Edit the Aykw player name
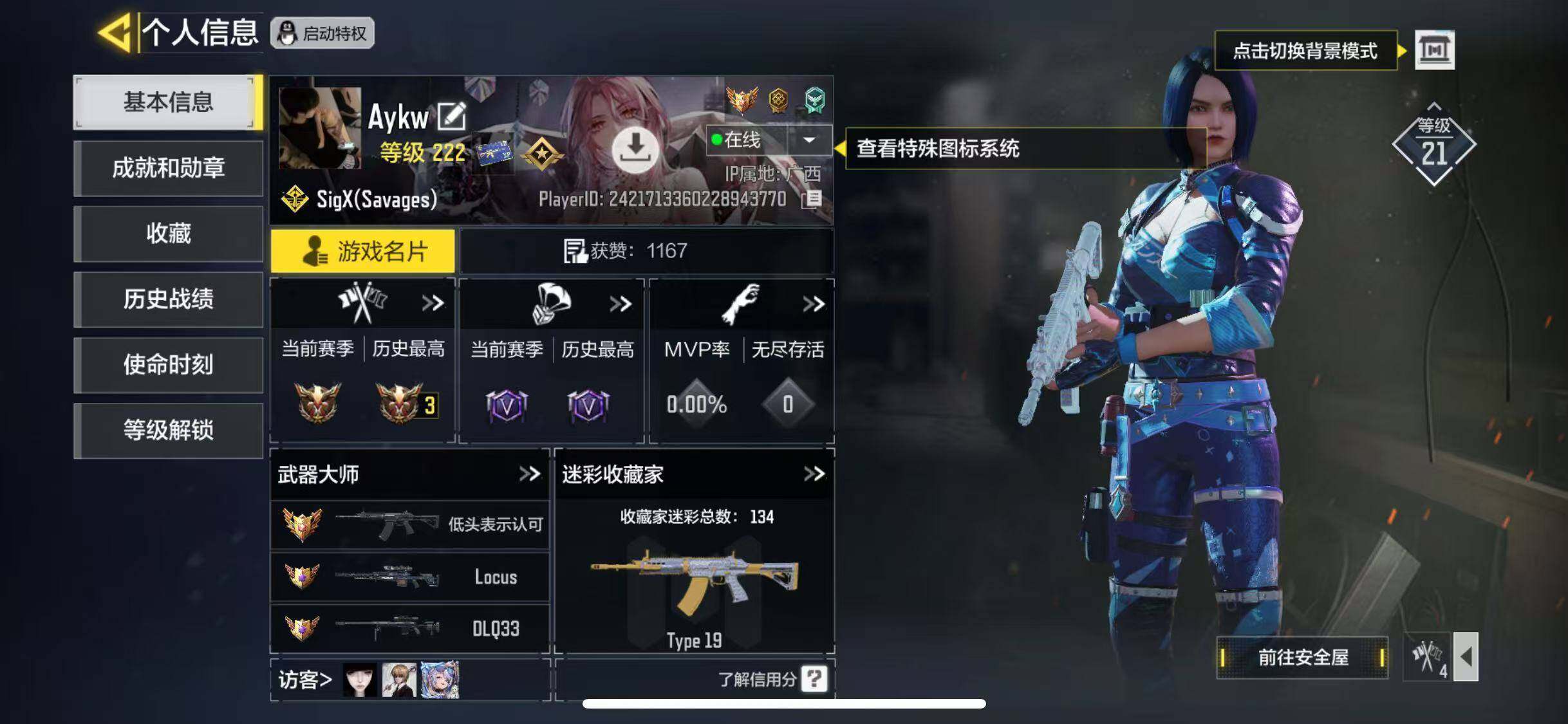 (451, 116)
